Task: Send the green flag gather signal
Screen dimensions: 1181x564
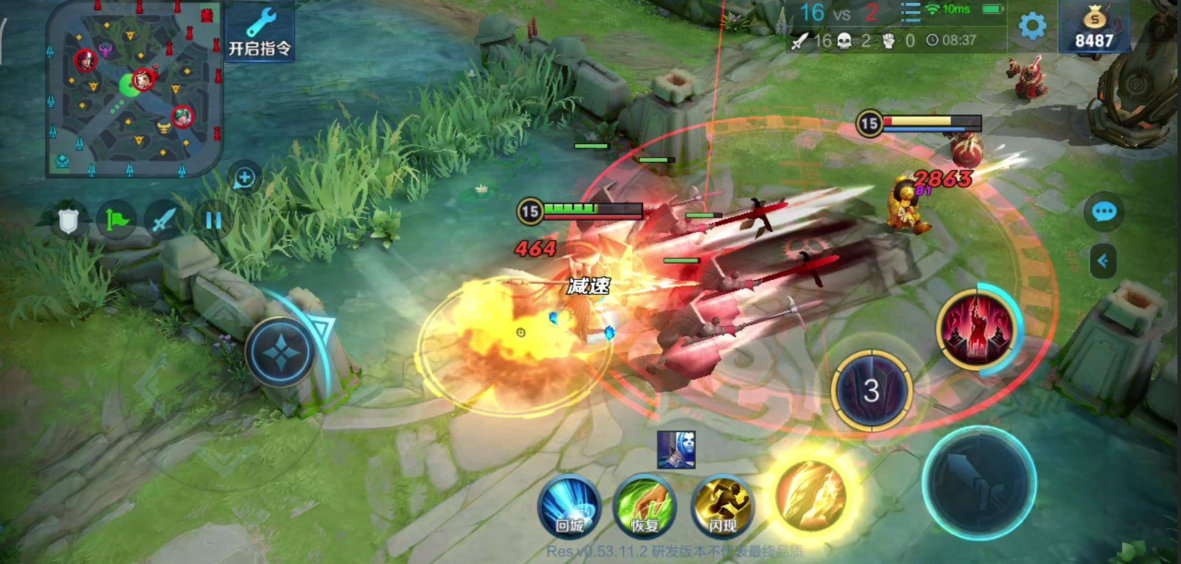Action: tap(116, 219)
